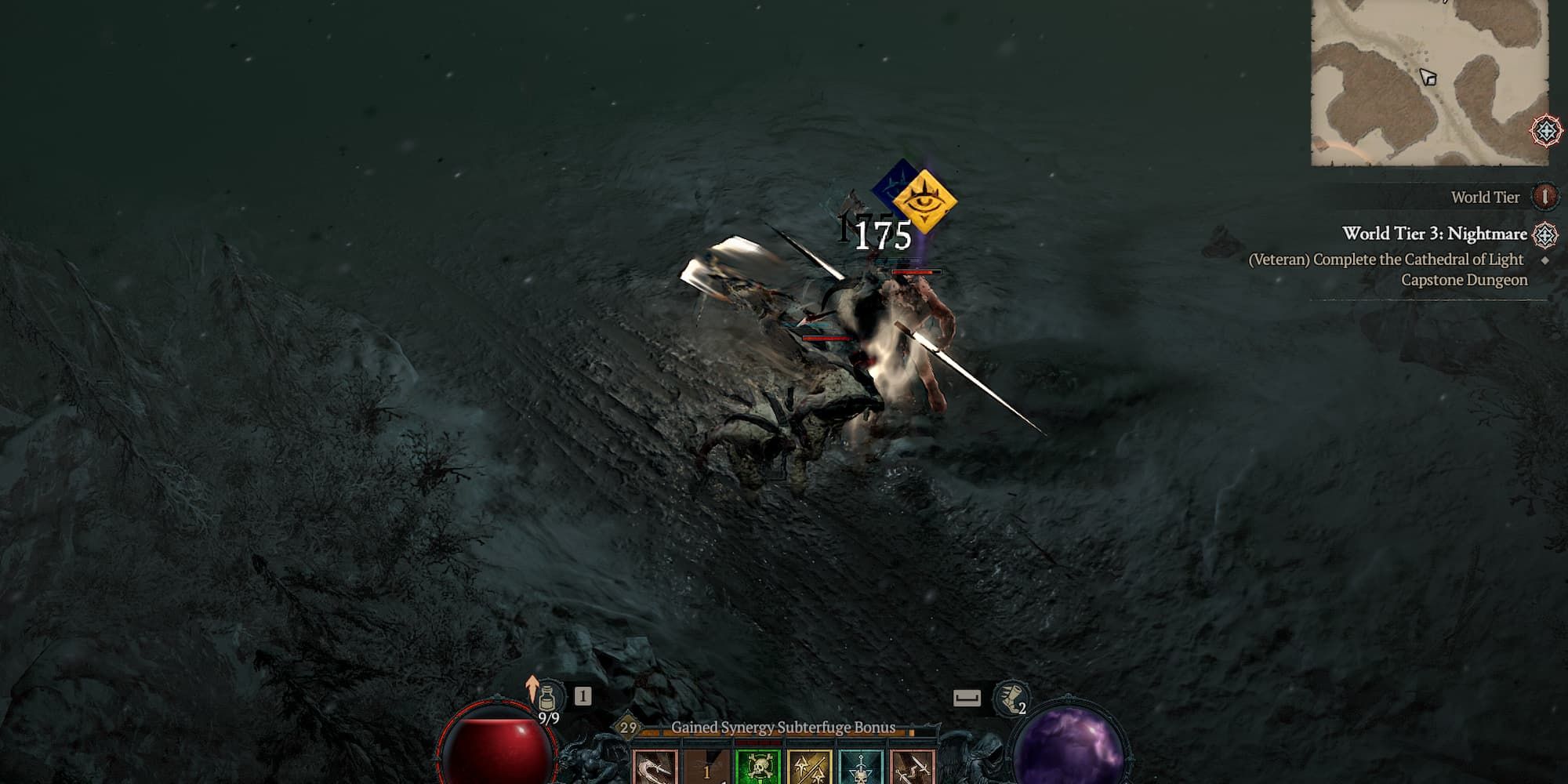Select the World Tier label in the sidebar
1568x784 pixels.
[x=1485, y=198]
